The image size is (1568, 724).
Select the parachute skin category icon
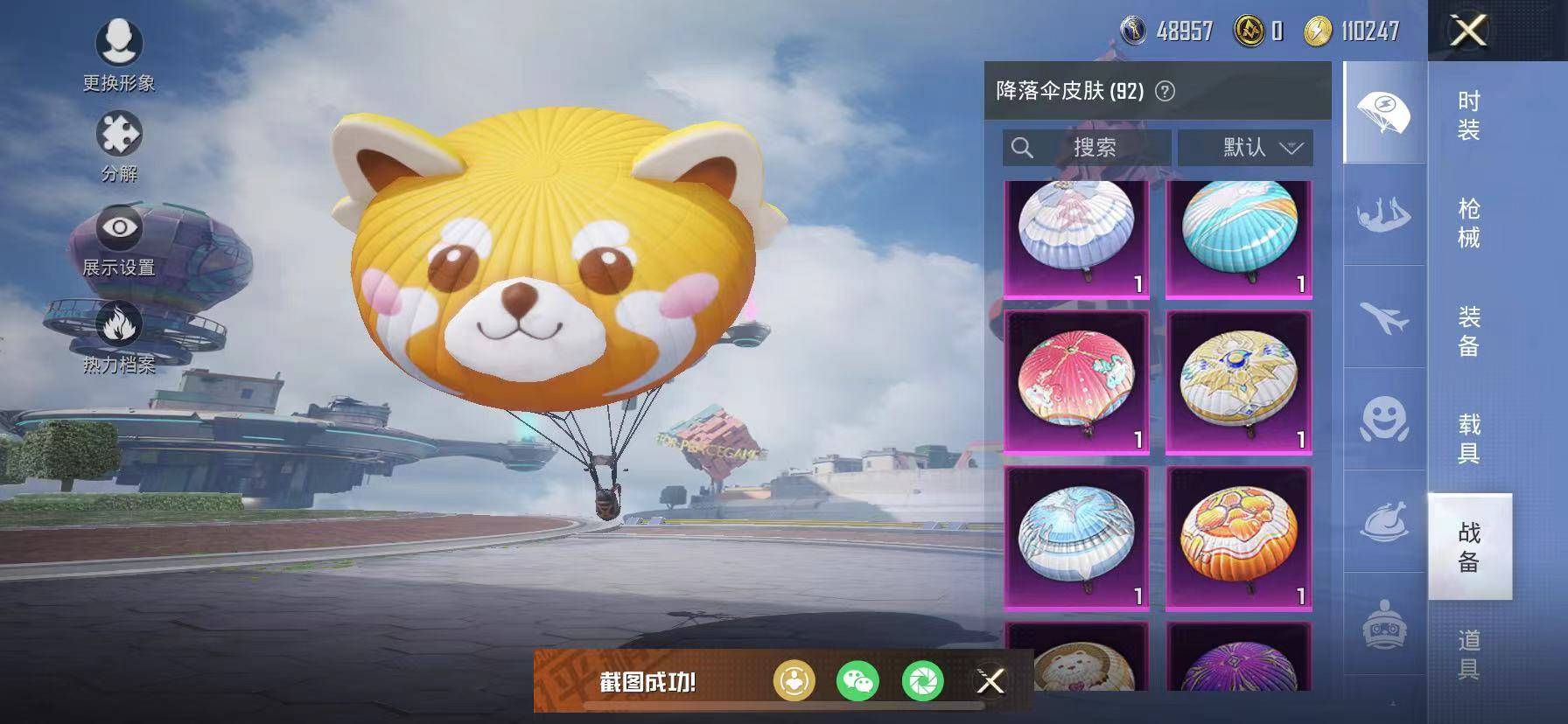pos(1381,115)
